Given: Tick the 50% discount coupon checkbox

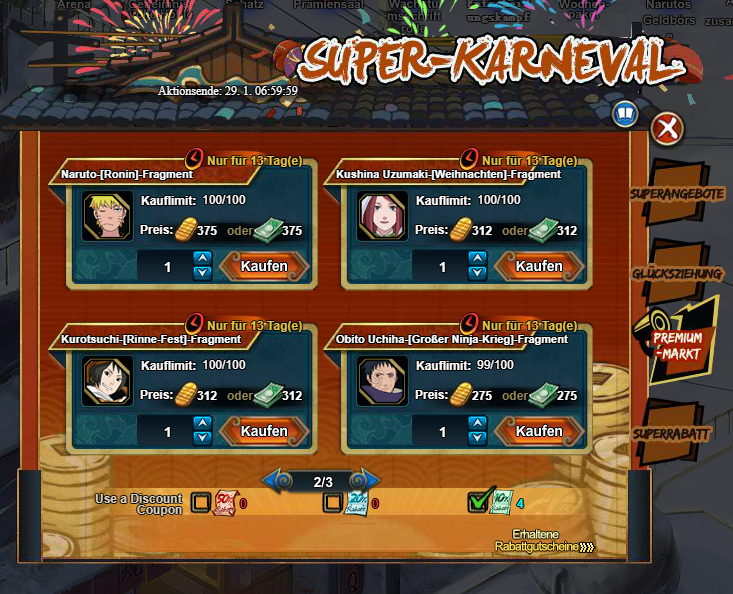Looking at the screenshot, I should 201,502.
